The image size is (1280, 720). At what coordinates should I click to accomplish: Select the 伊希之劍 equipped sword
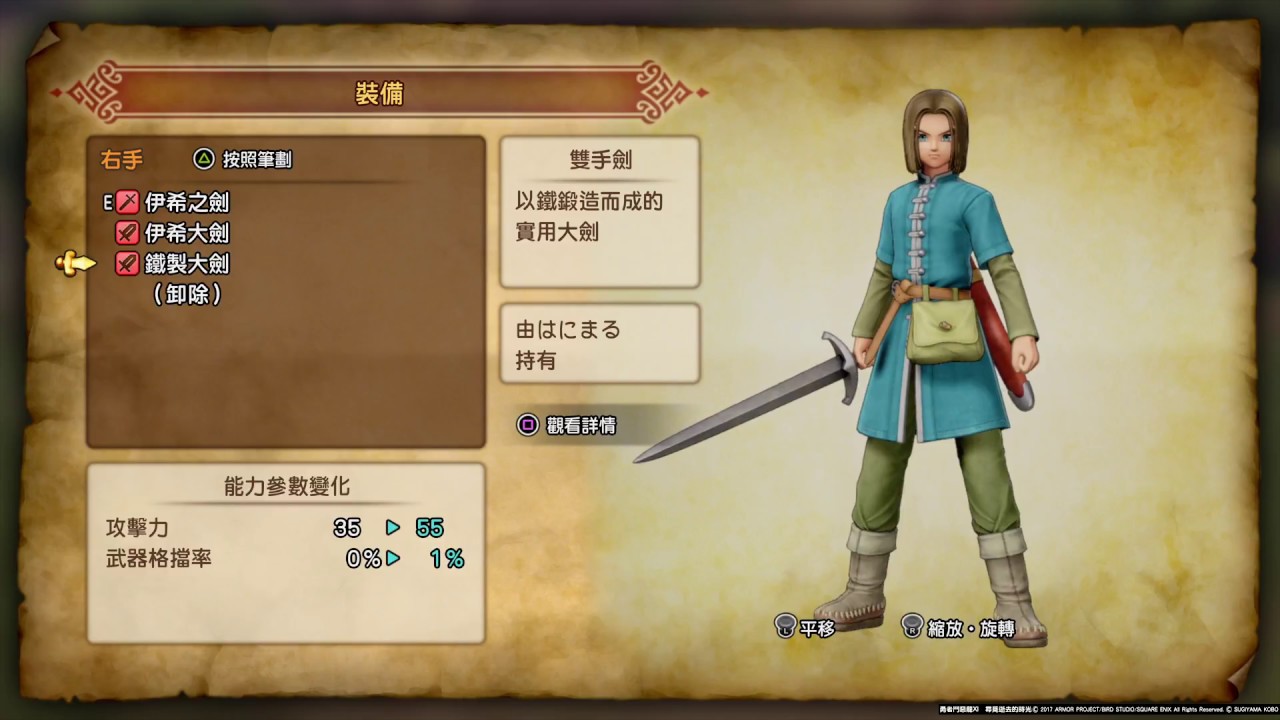coord(186,203)
